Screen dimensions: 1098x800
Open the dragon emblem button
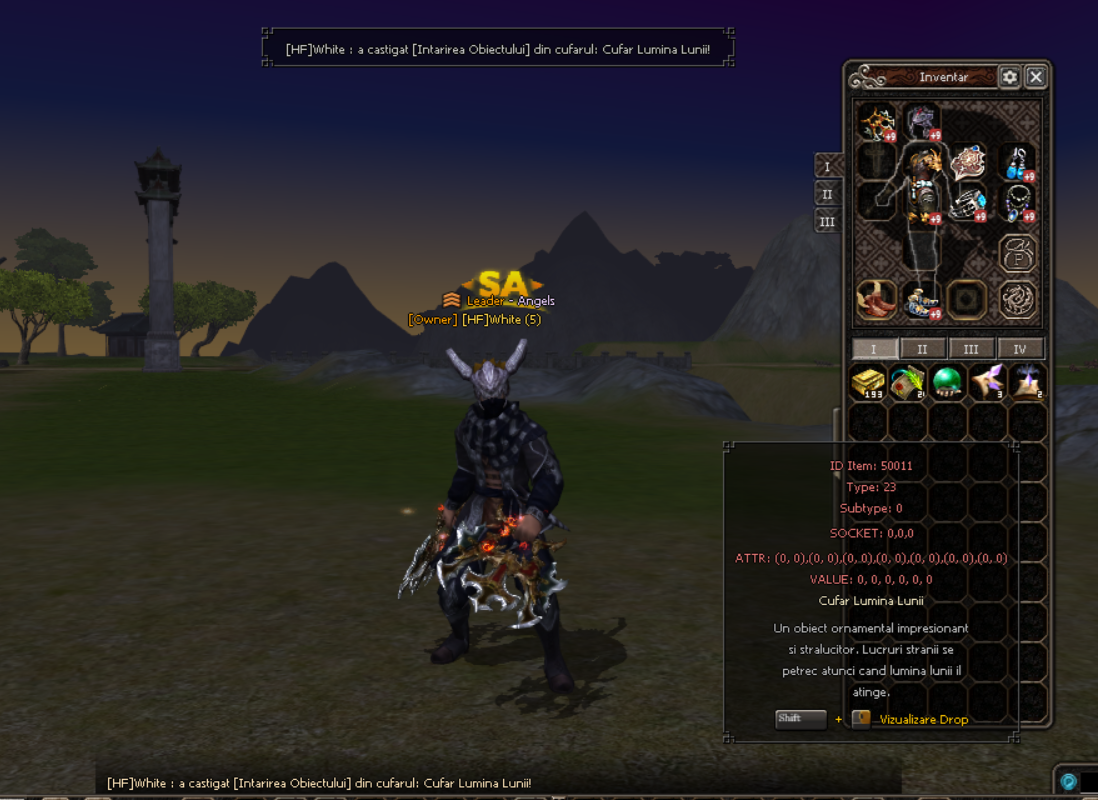(x=1018, y=299)
